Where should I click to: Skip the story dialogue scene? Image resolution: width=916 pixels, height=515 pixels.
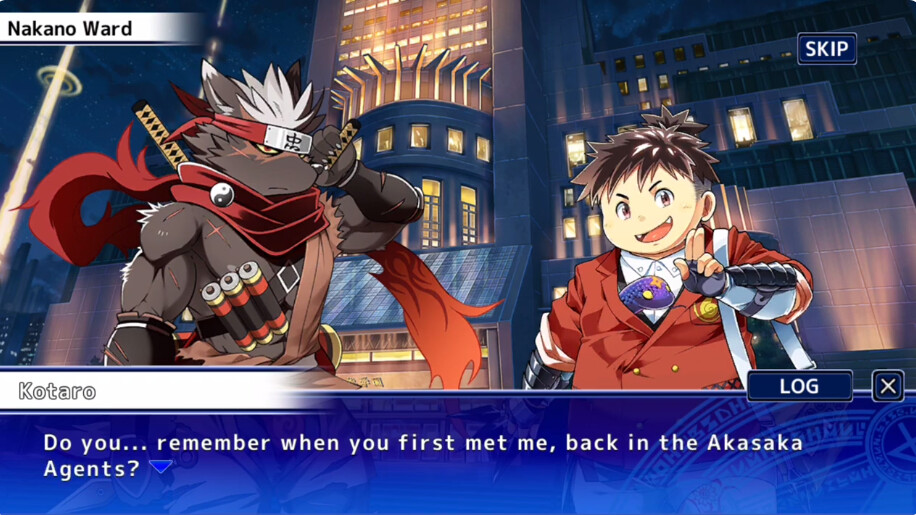[x=826, y=48]
